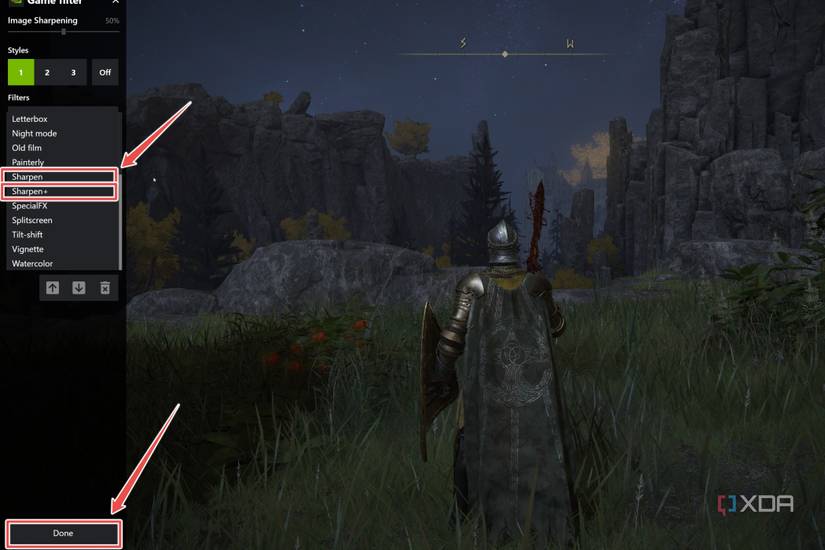Add the SpecialFX filter
This screenshot has height=550, width=825.
tap(30, 206)
